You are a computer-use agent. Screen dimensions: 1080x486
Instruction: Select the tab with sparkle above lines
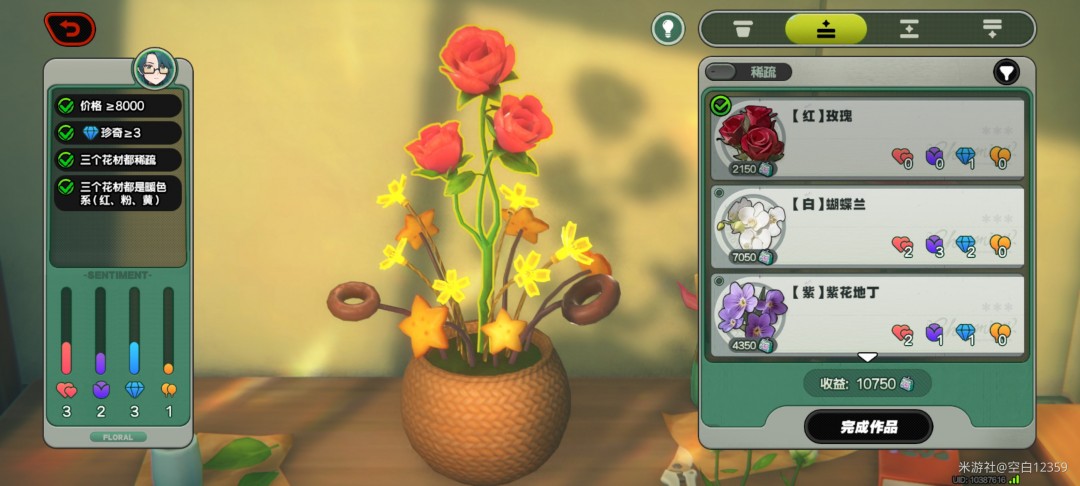(825, 29)
